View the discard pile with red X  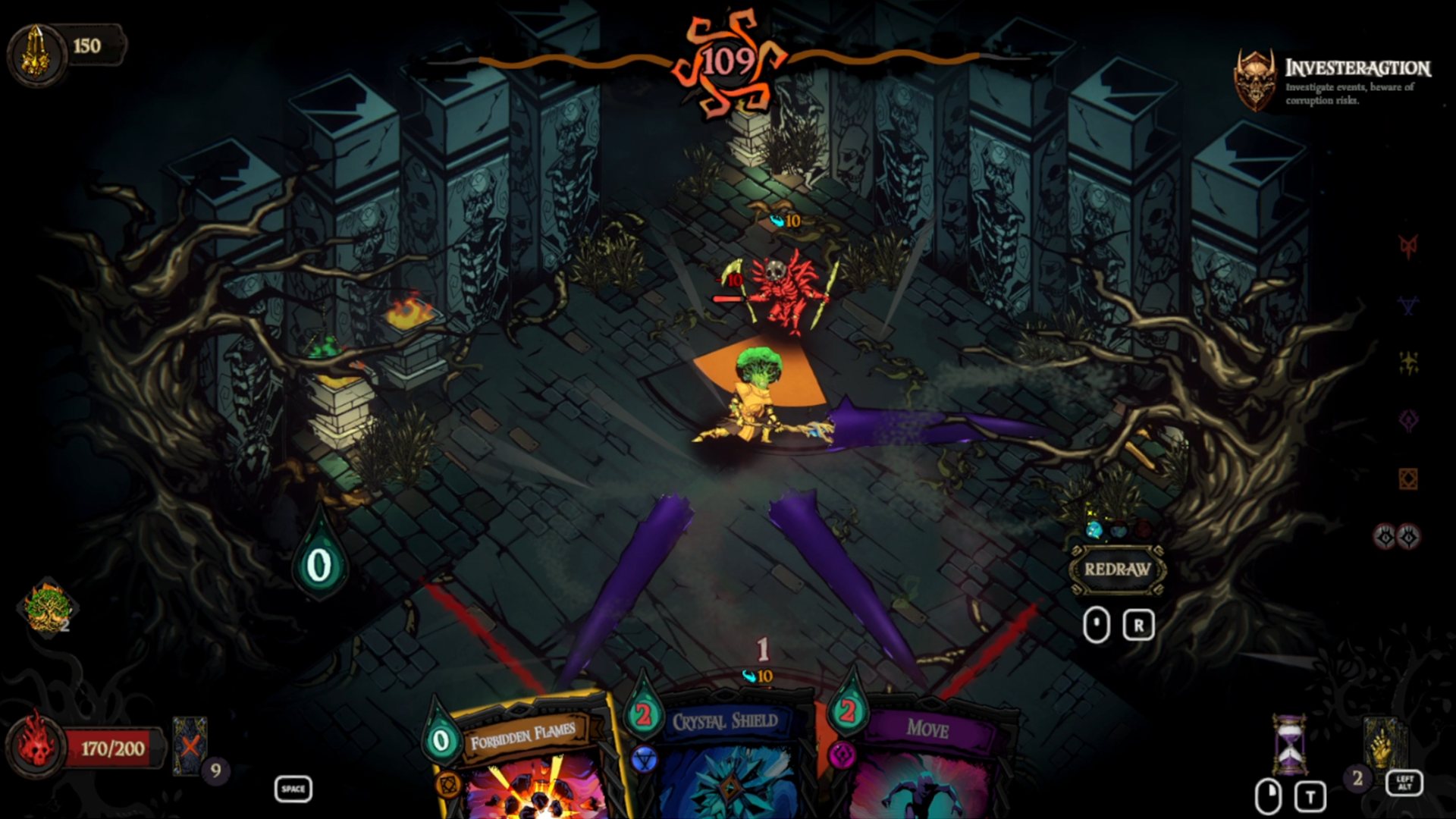(189, 746)
